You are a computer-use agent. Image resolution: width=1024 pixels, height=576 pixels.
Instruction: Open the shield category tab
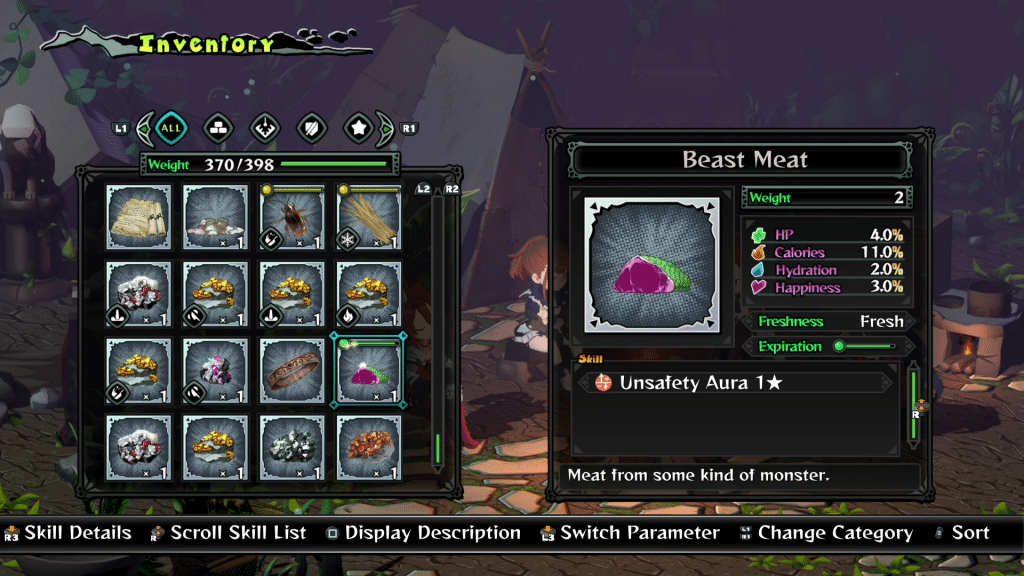311,128
